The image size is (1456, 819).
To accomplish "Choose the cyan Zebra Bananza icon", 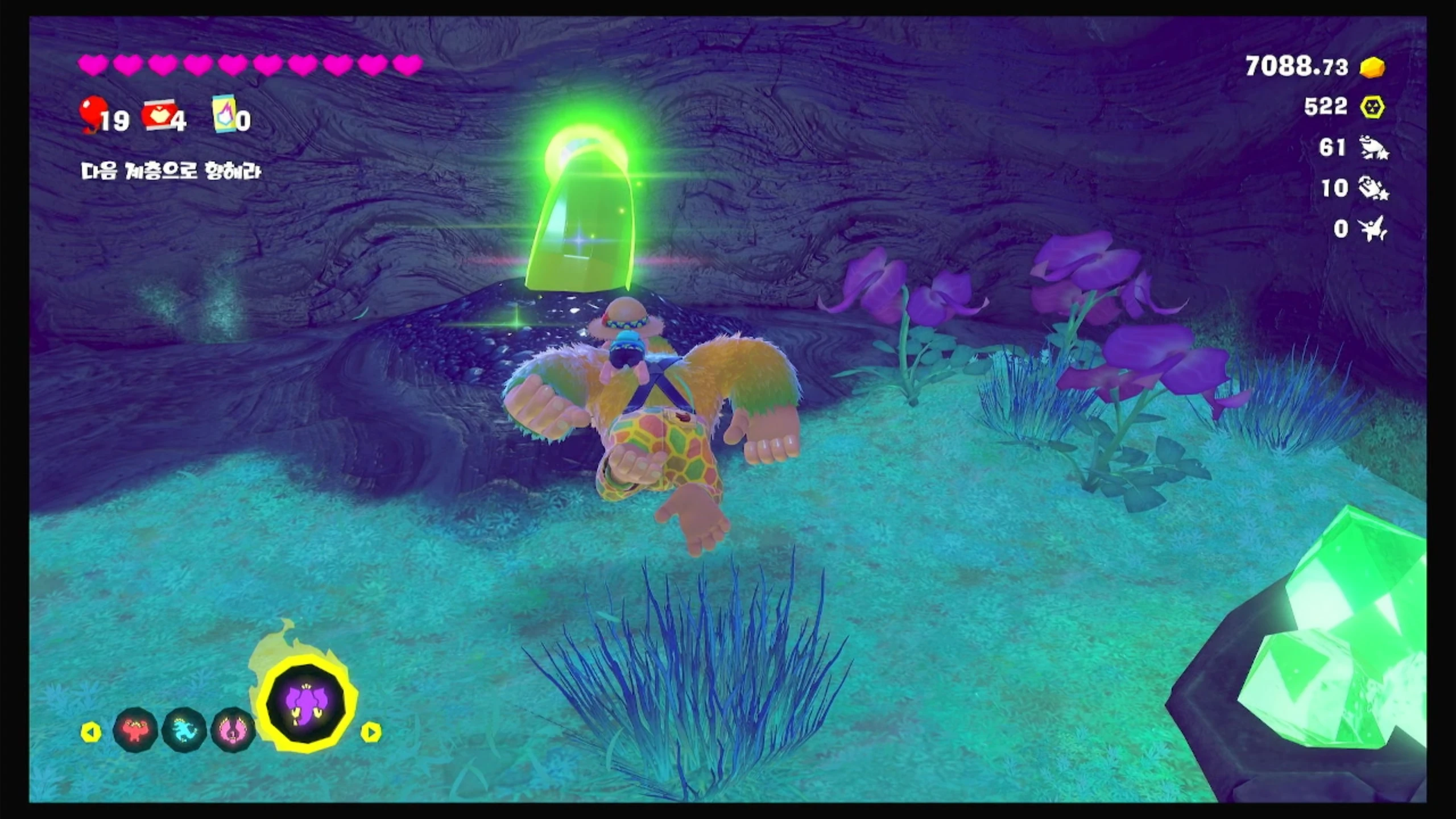I will pos(184,730).
